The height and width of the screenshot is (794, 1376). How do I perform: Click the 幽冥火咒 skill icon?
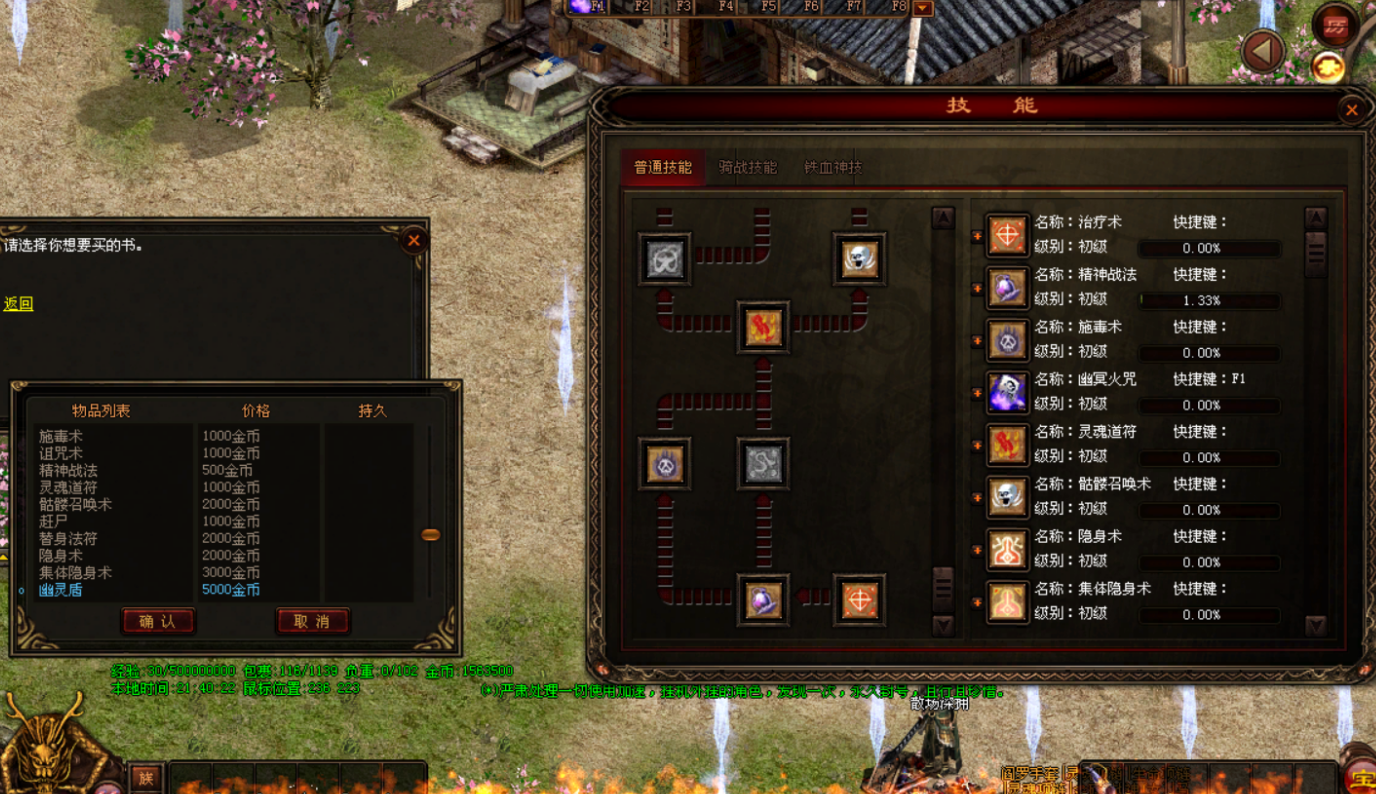(1007, 392)
